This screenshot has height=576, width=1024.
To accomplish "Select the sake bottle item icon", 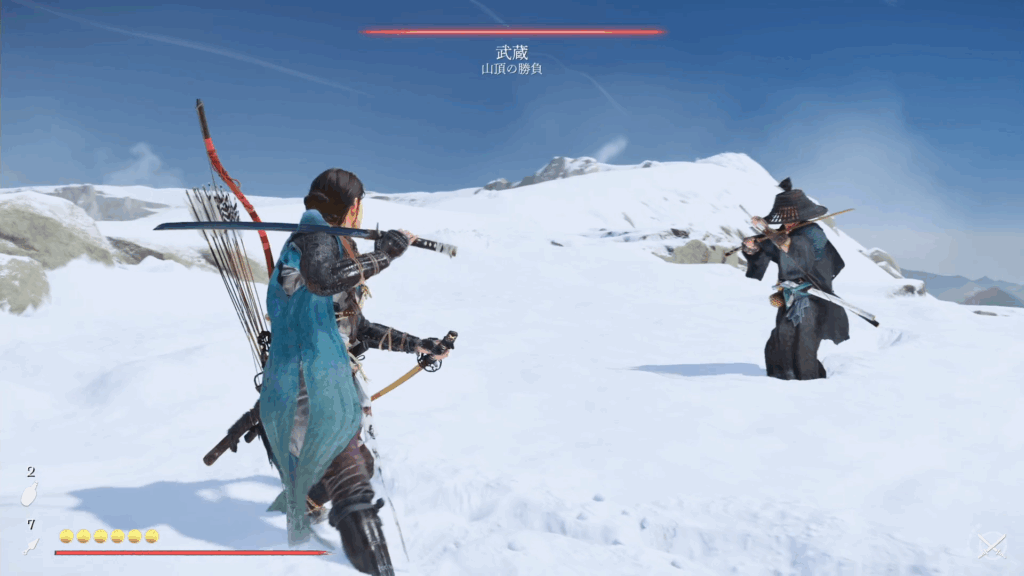I will pos(29,496).
